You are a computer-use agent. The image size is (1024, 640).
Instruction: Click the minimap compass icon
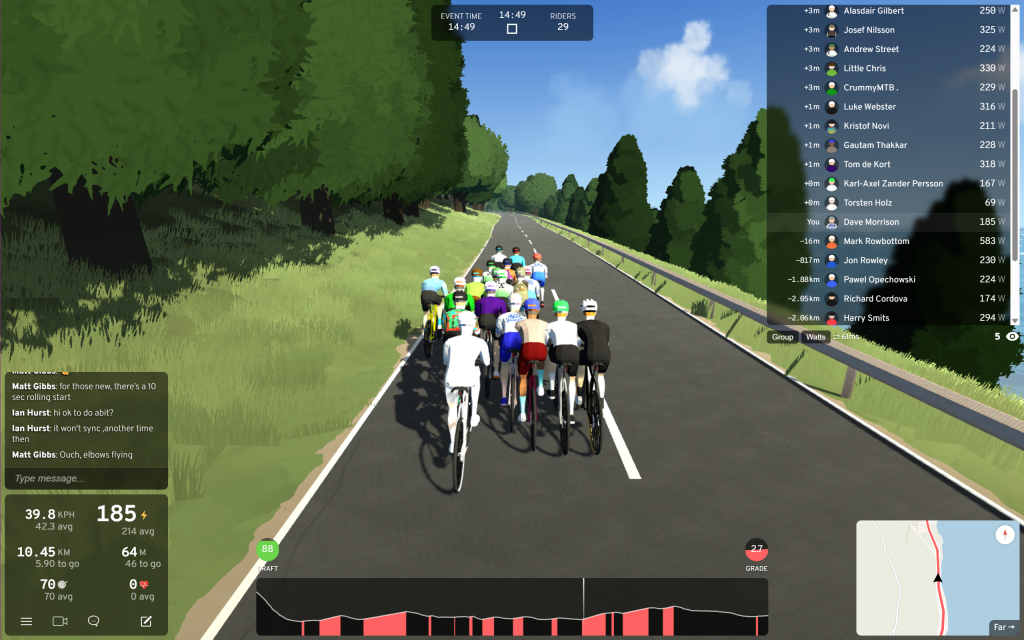point(1004,535)
